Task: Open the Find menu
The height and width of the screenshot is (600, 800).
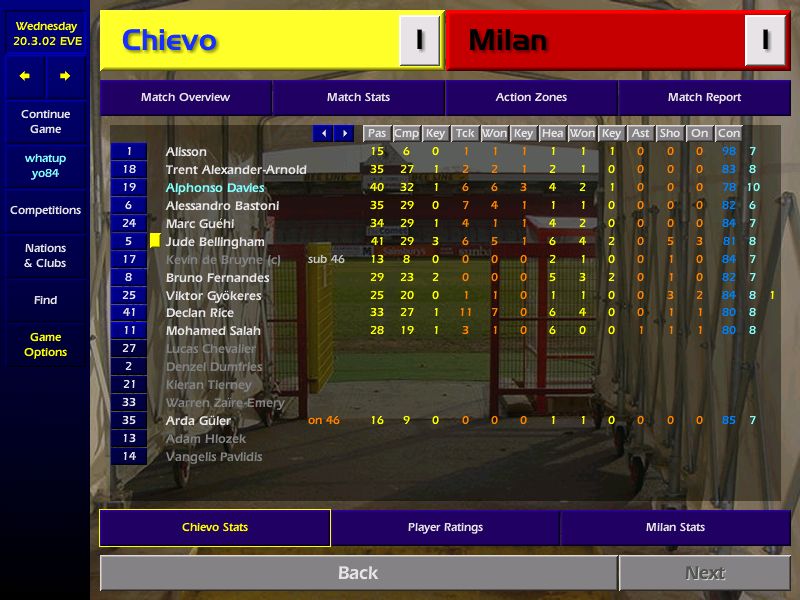Action: (45, 300)
